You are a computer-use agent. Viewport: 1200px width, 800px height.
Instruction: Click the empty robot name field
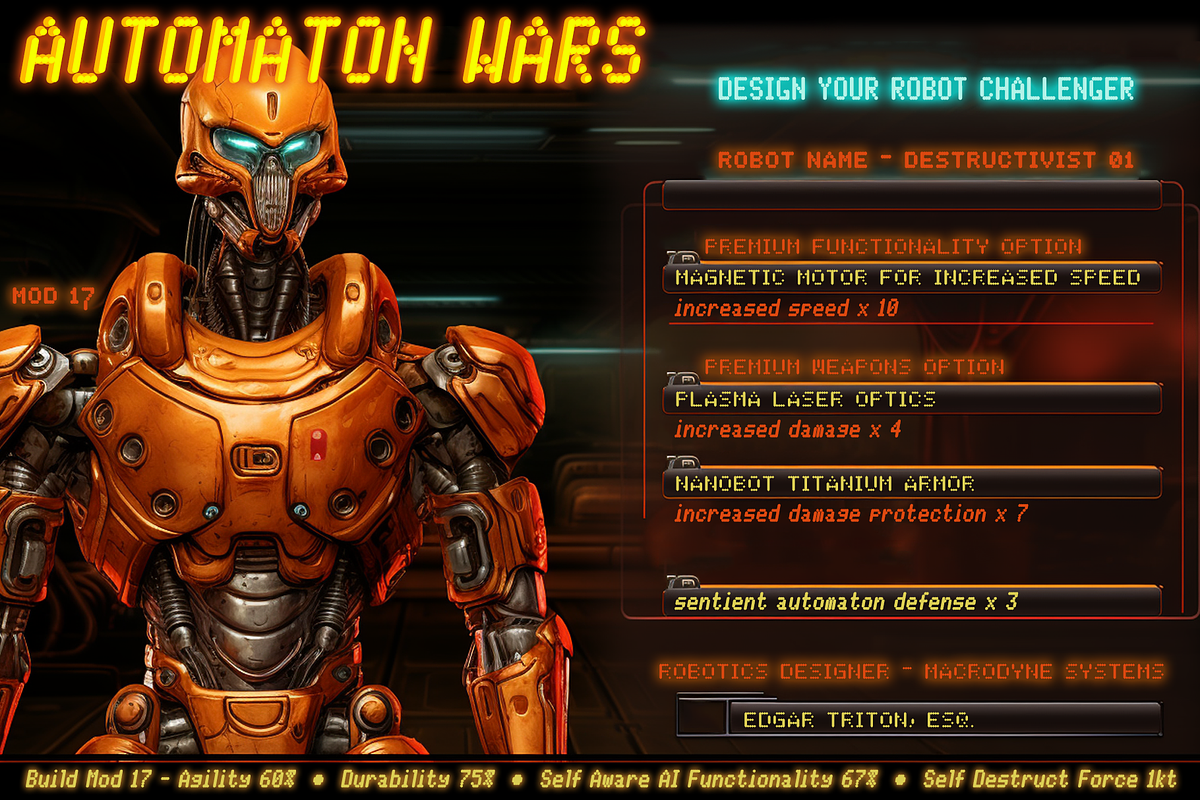pos(910,194)
